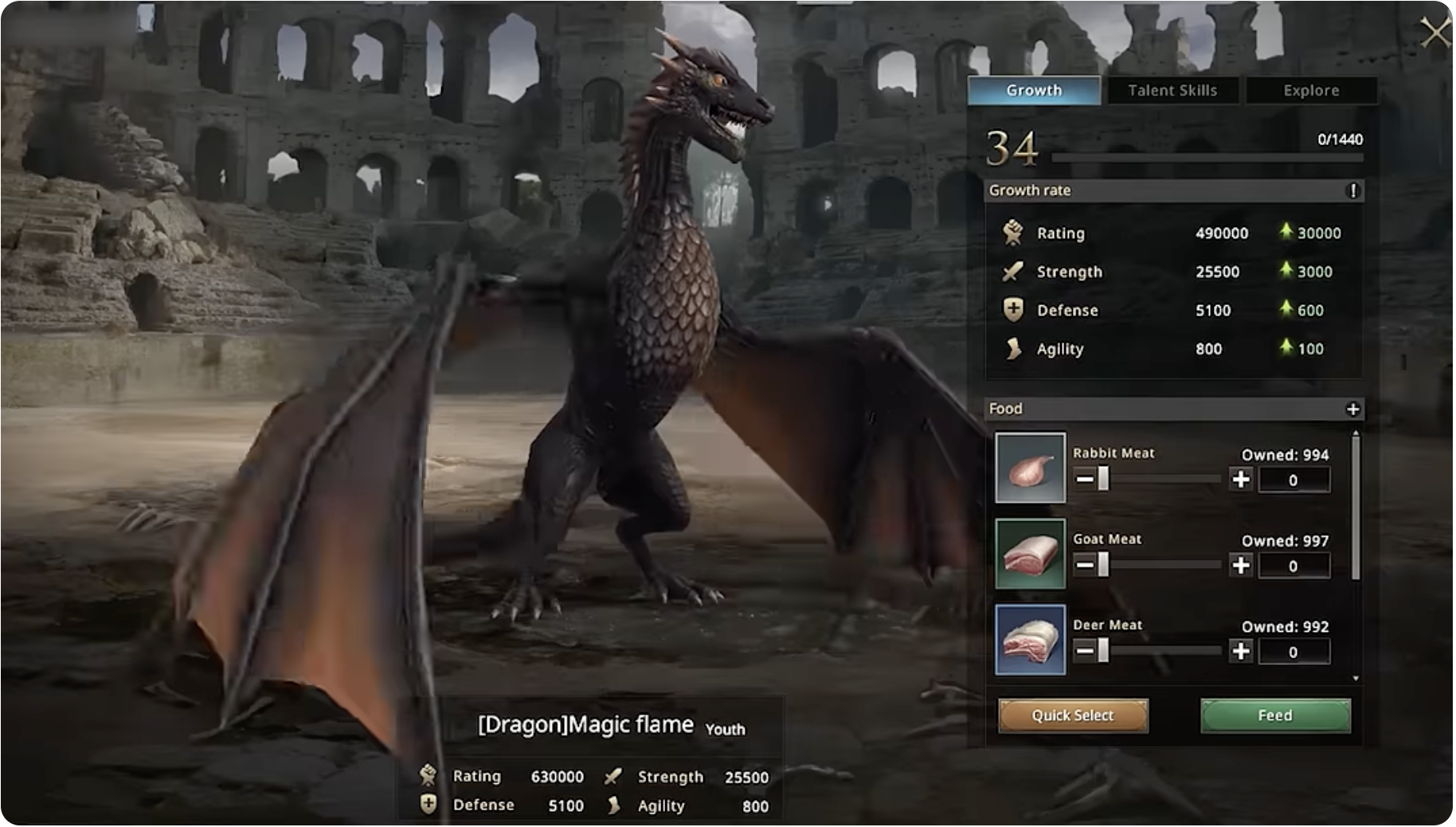
Task: Click the Agility claw icon
Action: (x=1012, y=349)
